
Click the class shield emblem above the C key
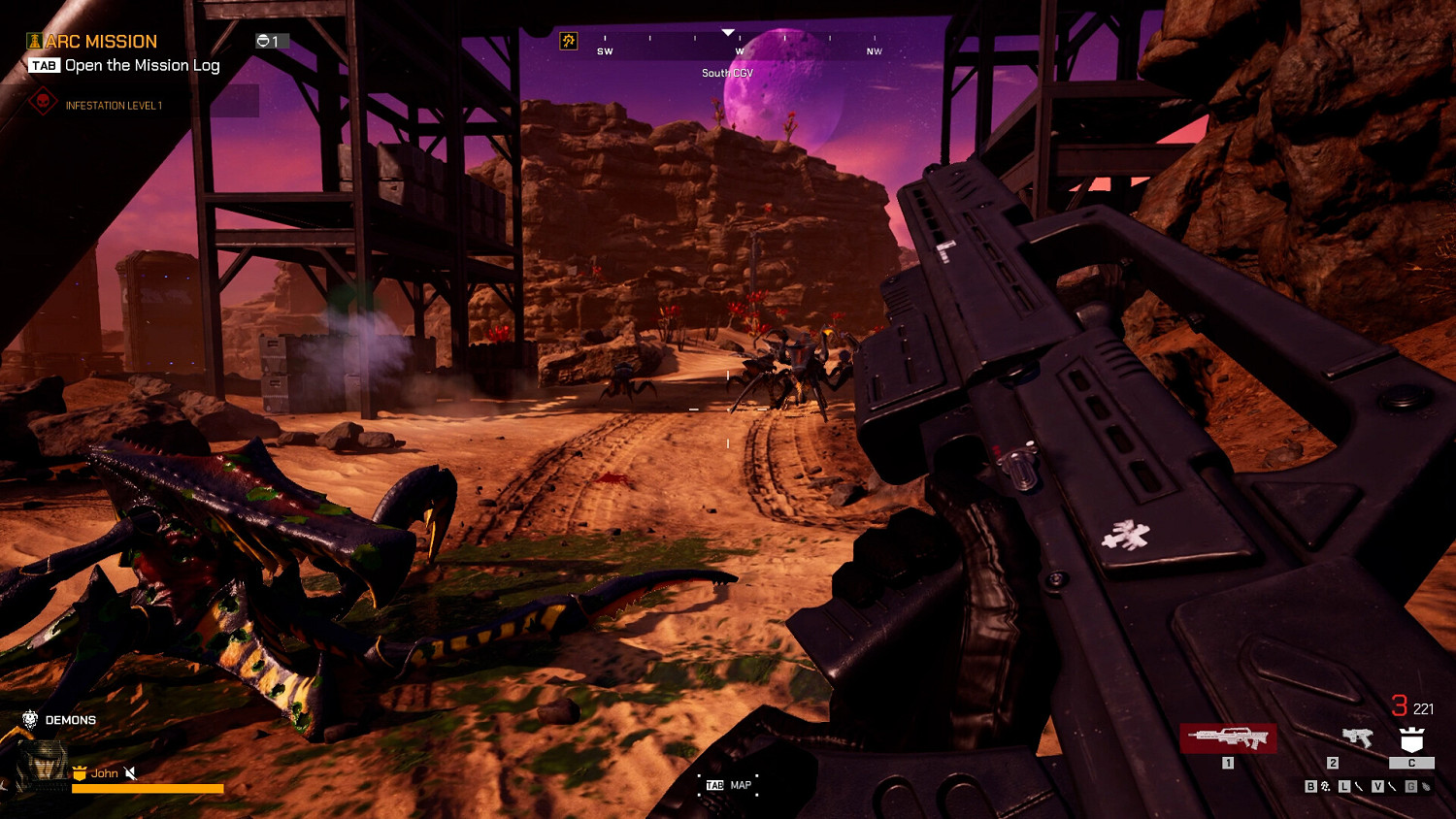(1412, 739)
